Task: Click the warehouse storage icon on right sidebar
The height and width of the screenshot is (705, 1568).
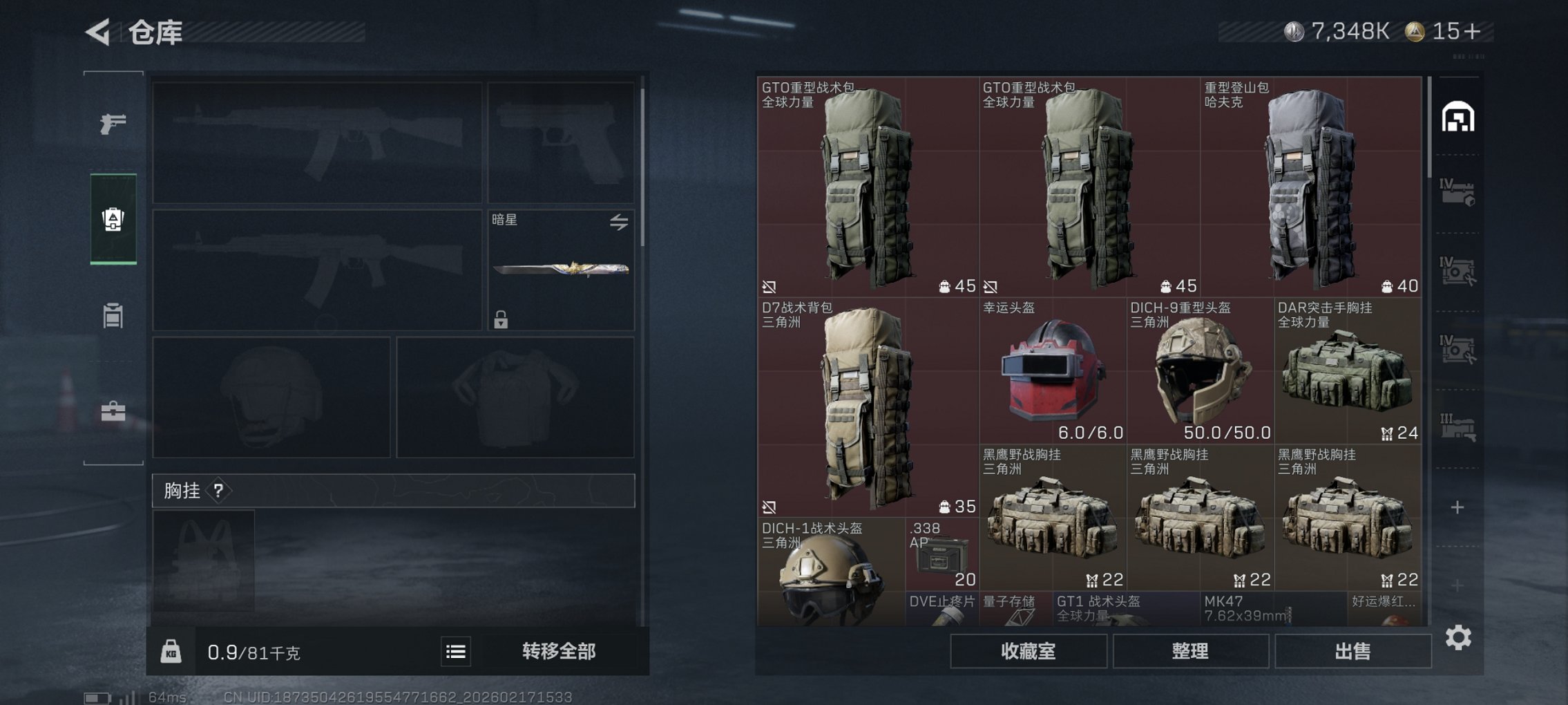Action: tap(1460, 117)
